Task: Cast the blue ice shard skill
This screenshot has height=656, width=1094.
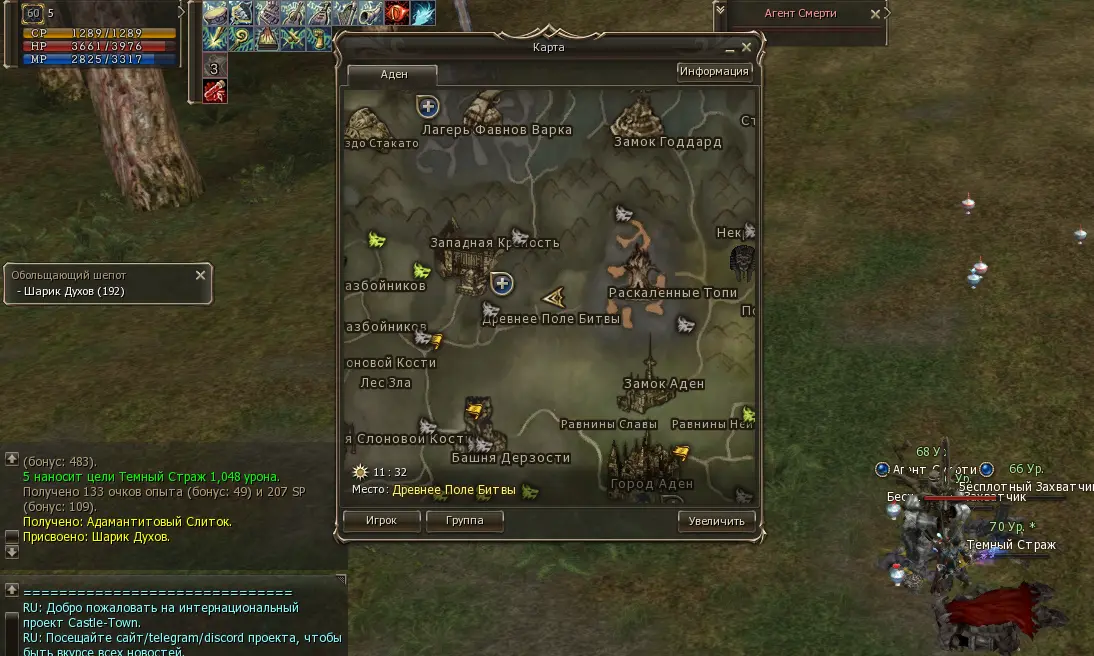Action: point(423,14)
